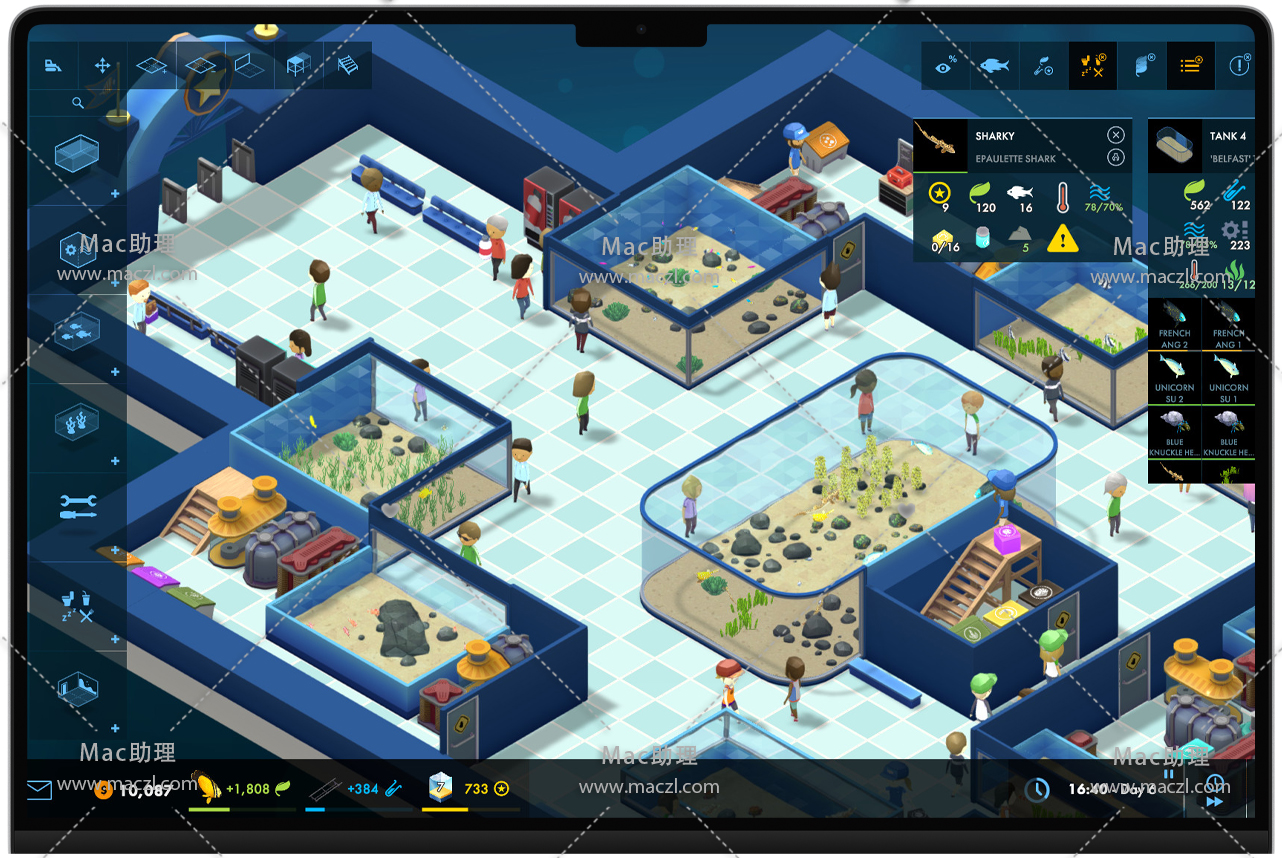Open the tank build category
Screen dimensions: 1282x858
[x=76, y=155]
